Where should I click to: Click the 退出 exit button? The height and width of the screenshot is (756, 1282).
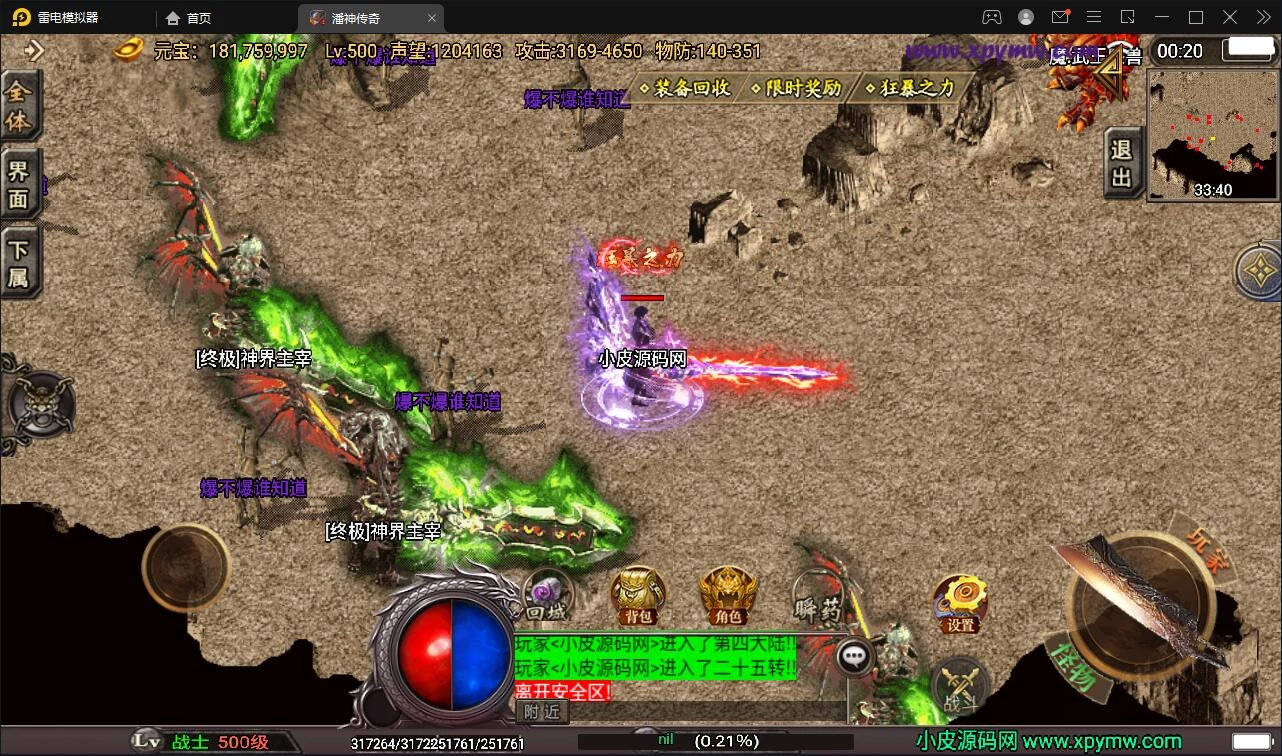tap(1121, 163)
